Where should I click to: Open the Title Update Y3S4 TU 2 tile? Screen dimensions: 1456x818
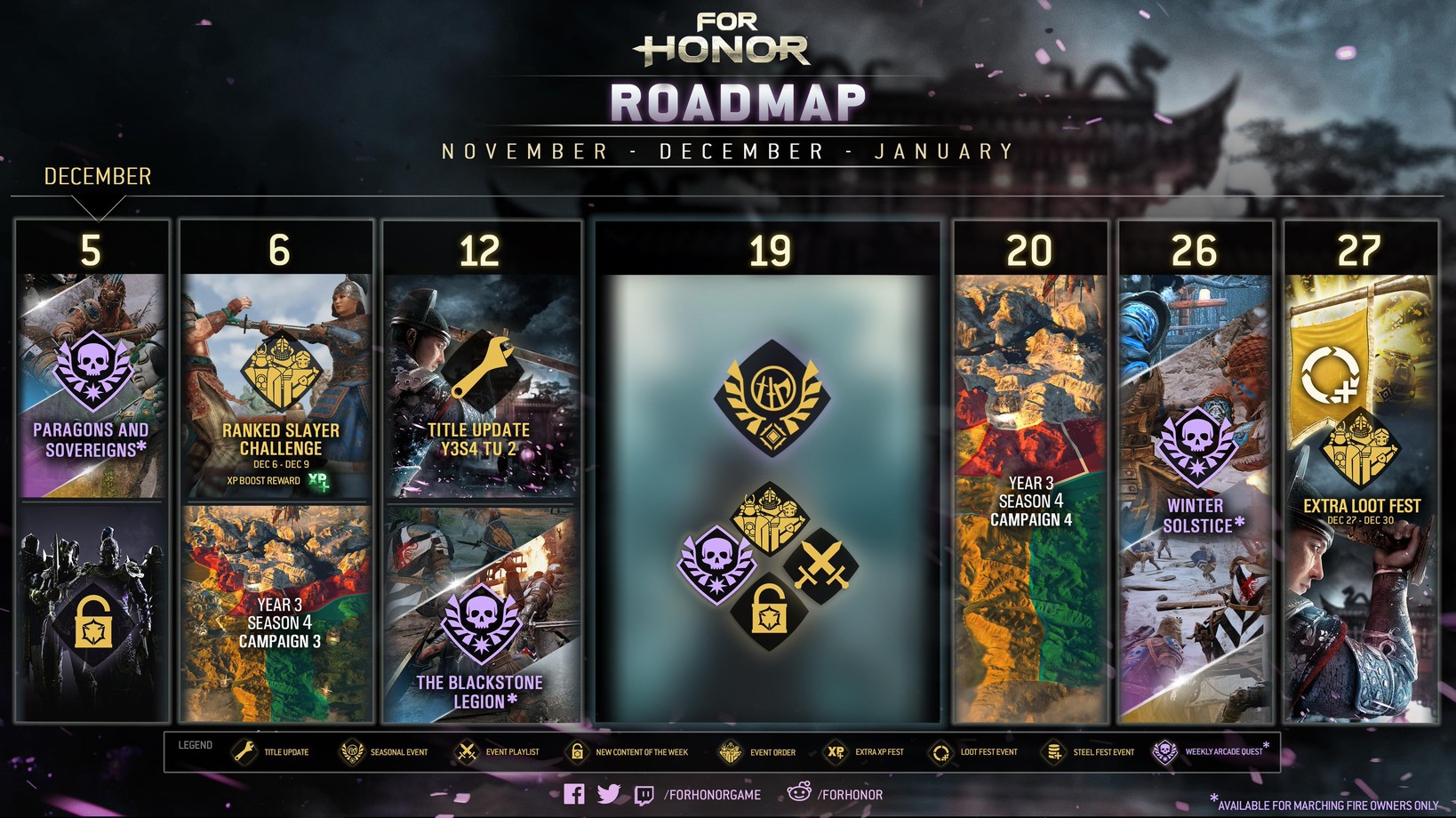(481, 387)
